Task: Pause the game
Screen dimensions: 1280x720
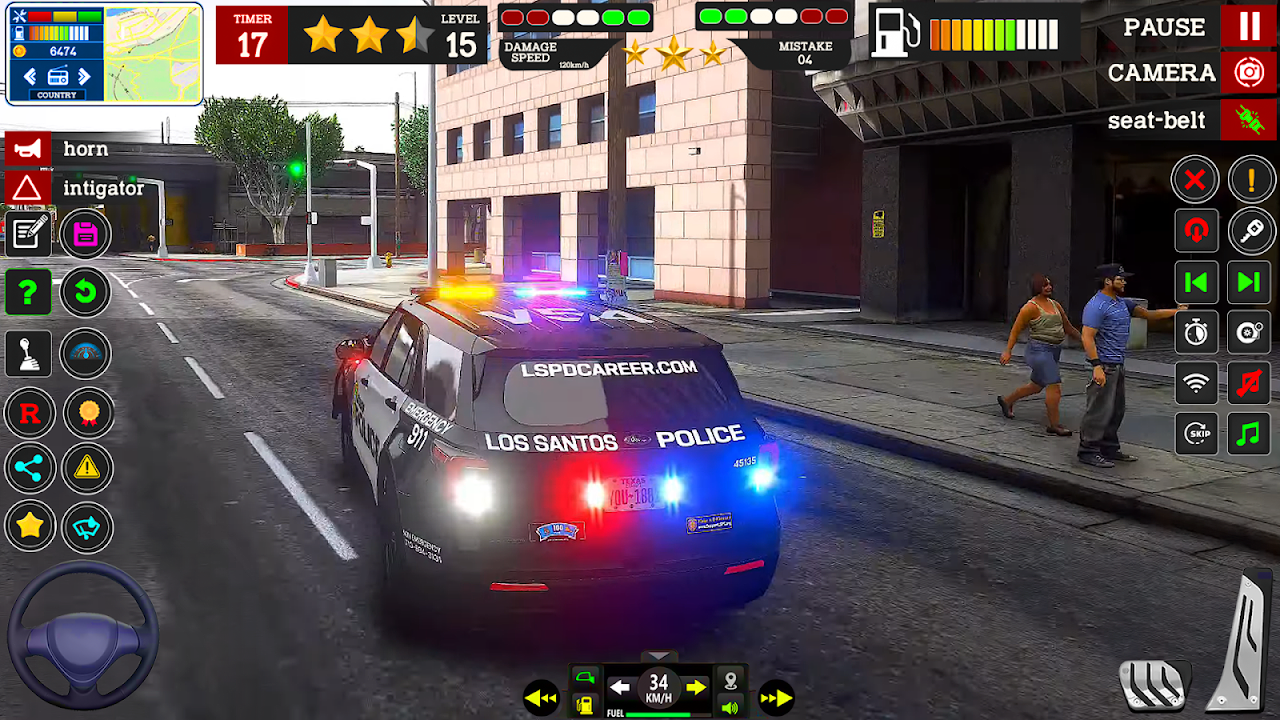Action: (x=1249, y=26)
